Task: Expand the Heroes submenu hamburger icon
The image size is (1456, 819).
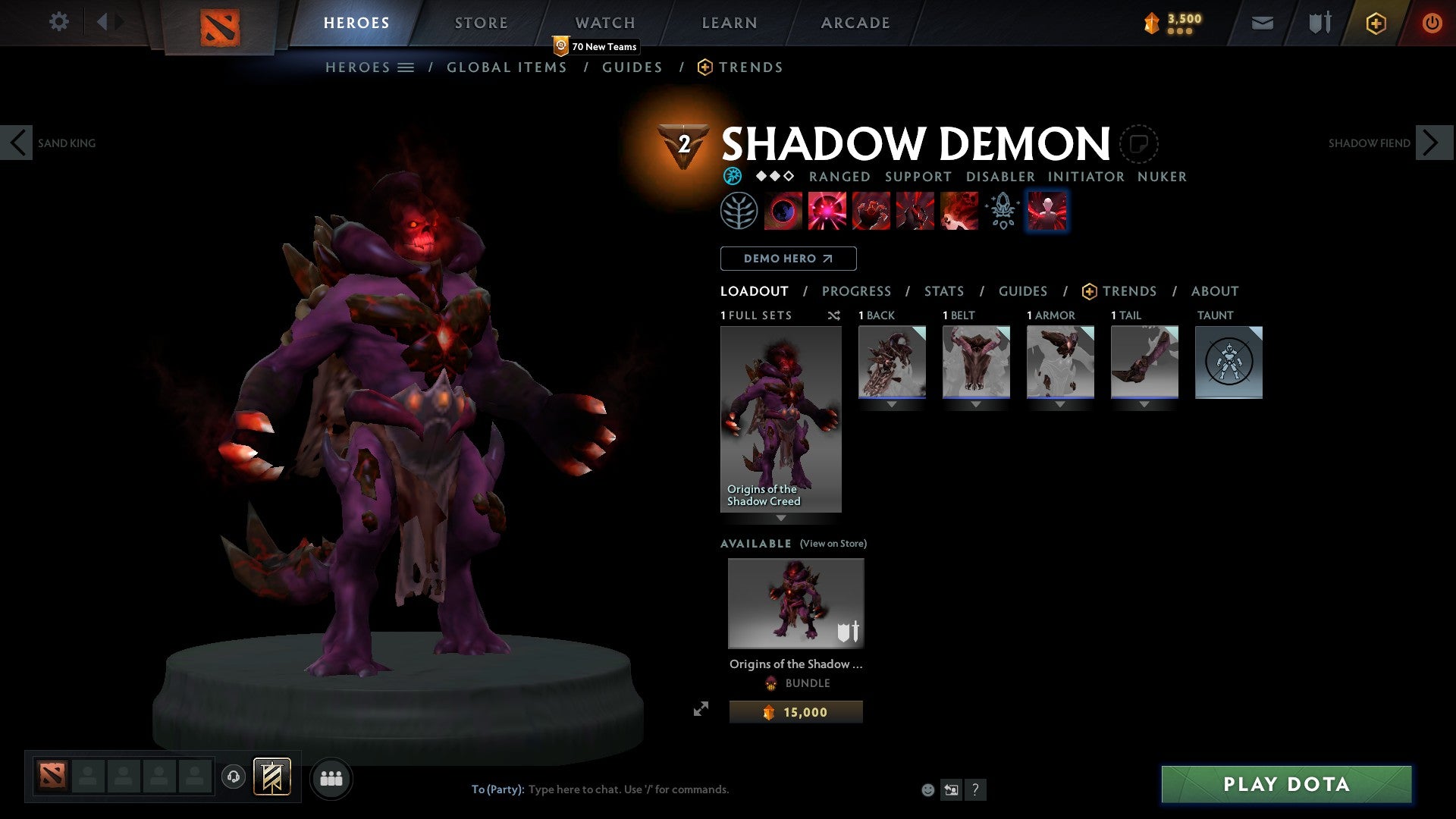Action: tap(406, 67)
